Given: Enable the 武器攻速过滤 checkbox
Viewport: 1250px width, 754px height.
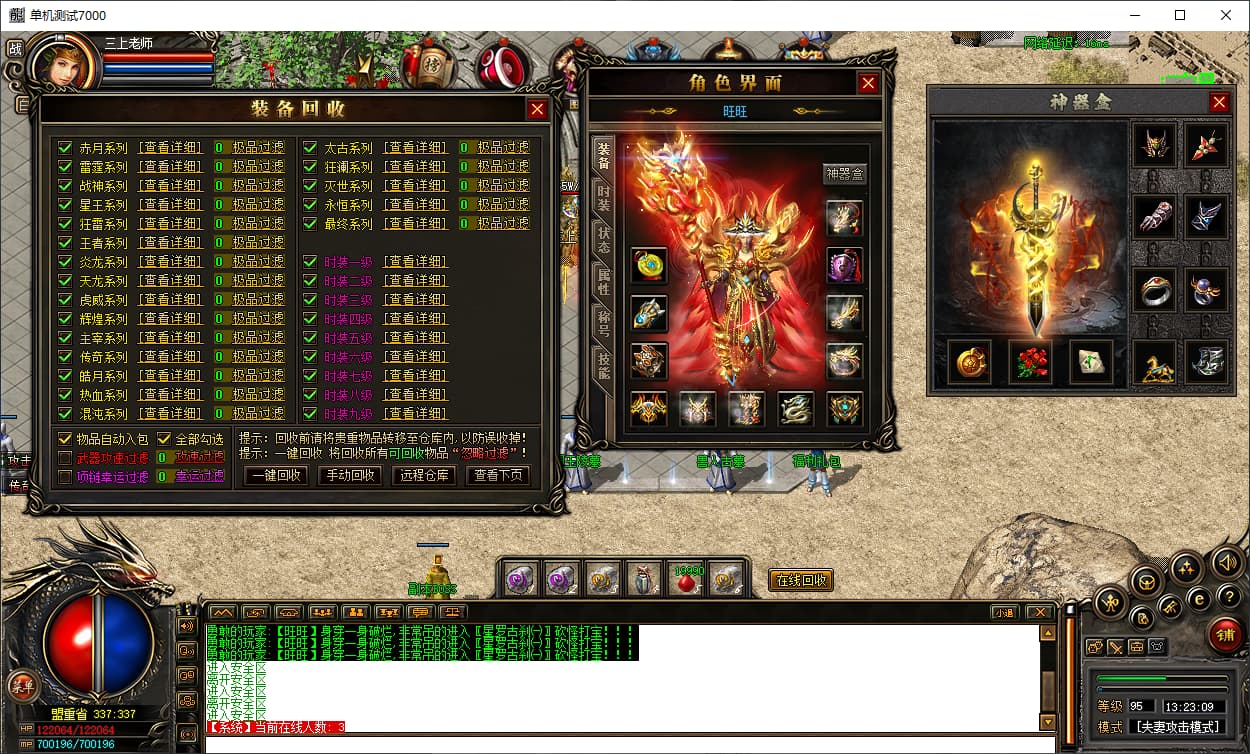Looking at the screenshot, I should click(x=66, y=458).
